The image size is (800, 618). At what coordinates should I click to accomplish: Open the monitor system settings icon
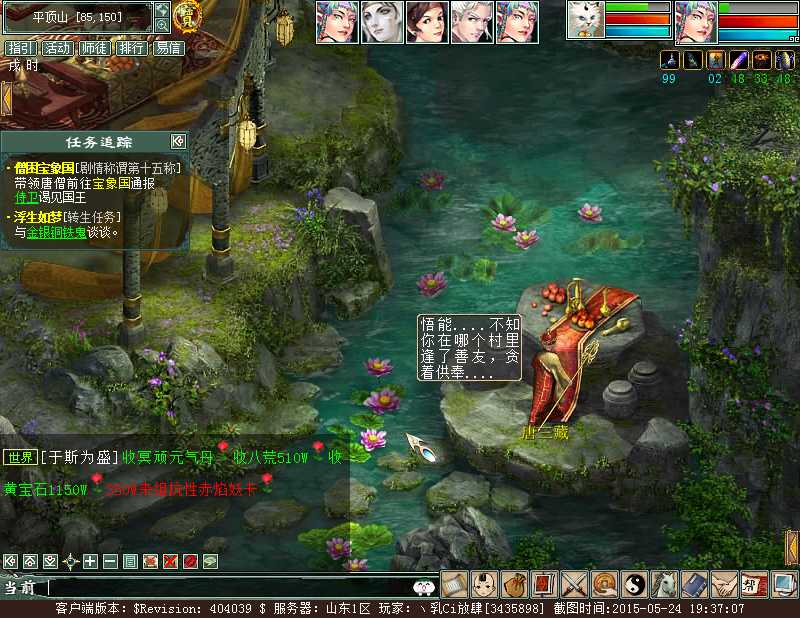784,583
